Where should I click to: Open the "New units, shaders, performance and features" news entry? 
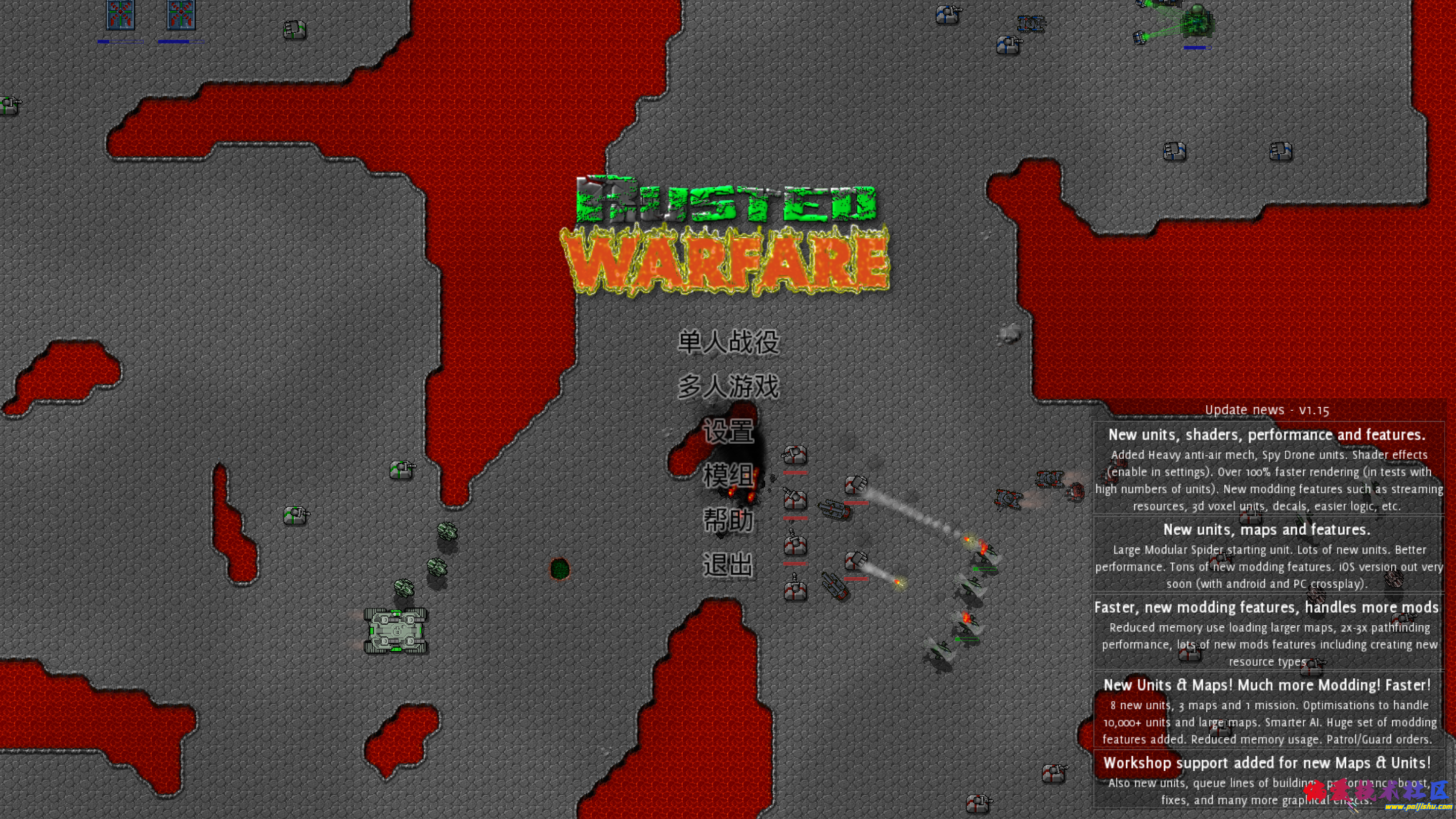click(x=1268, y=468)
